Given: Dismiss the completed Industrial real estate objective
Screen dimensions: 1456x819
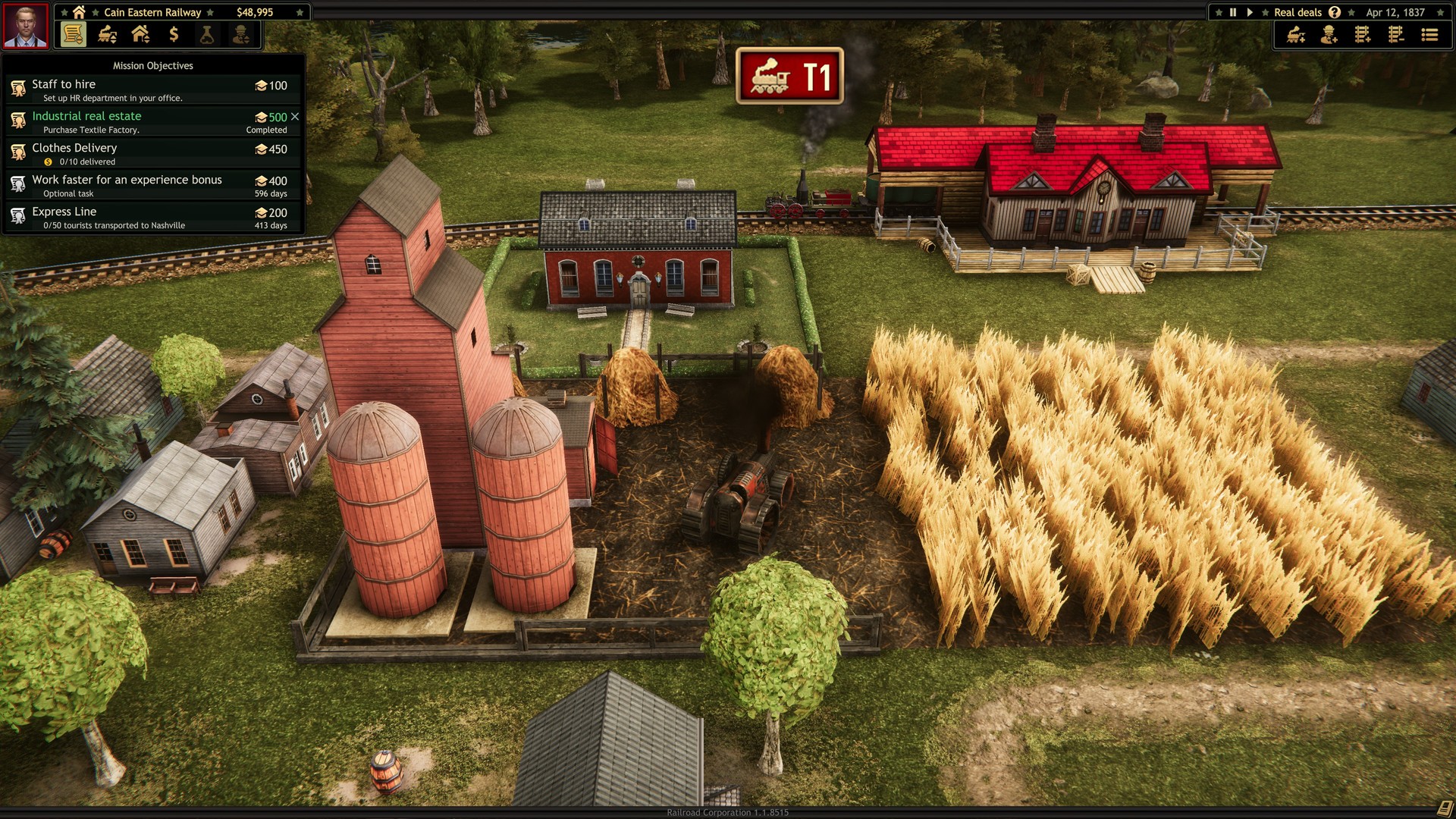Looking at the screenshot, I should 296,117.
